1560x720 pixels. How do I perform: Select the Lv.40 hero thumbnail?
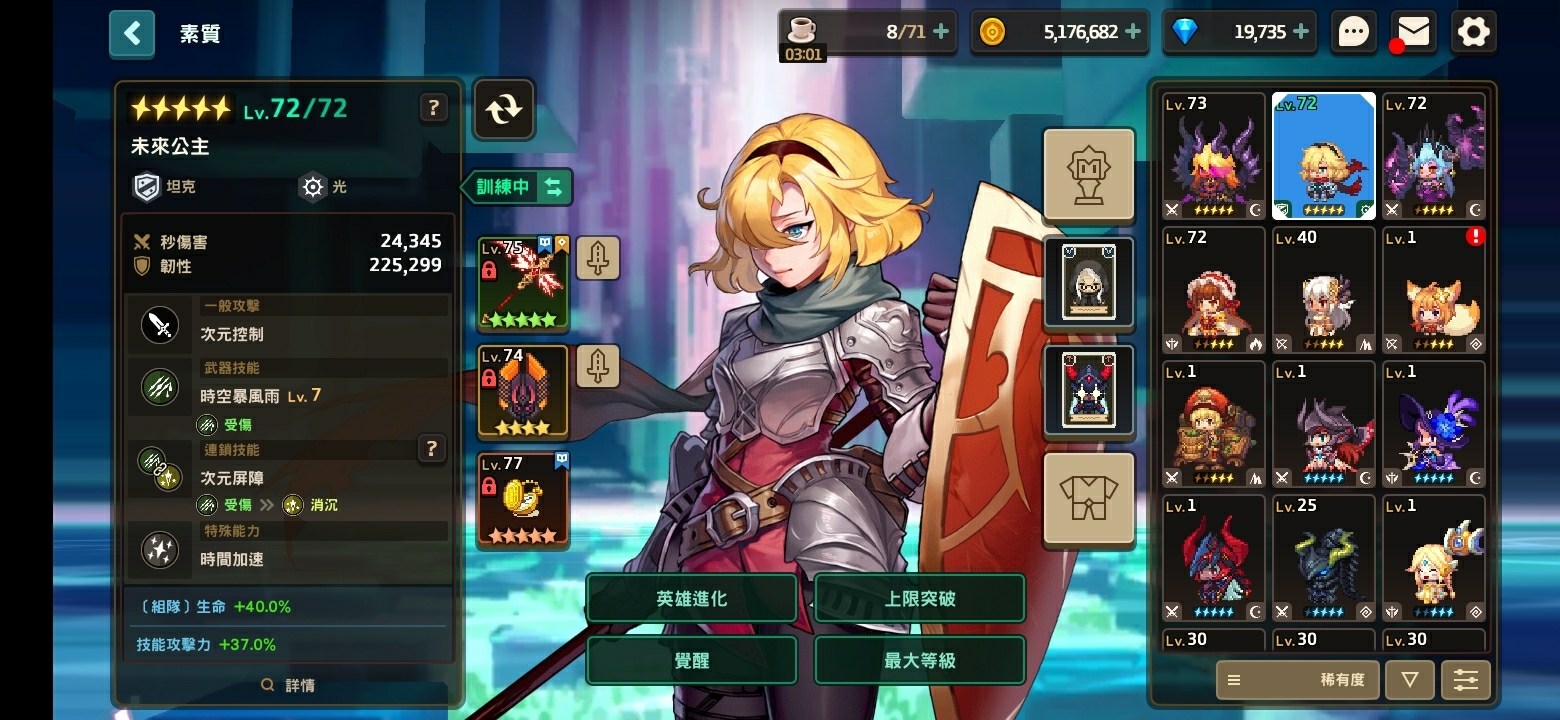coord(1323,290)
